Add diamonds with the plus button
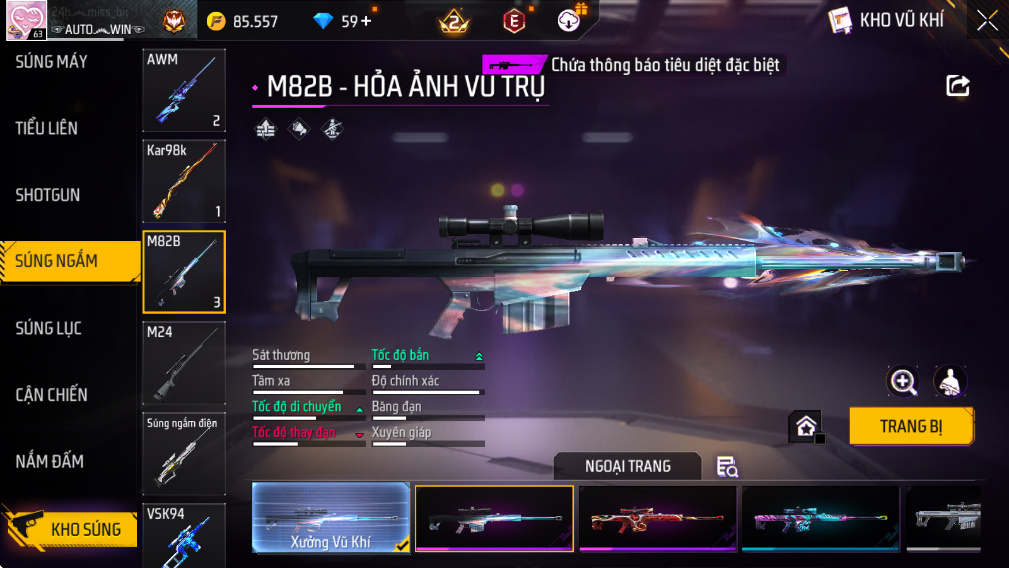 pyautogui.click(x=366, y=21)
